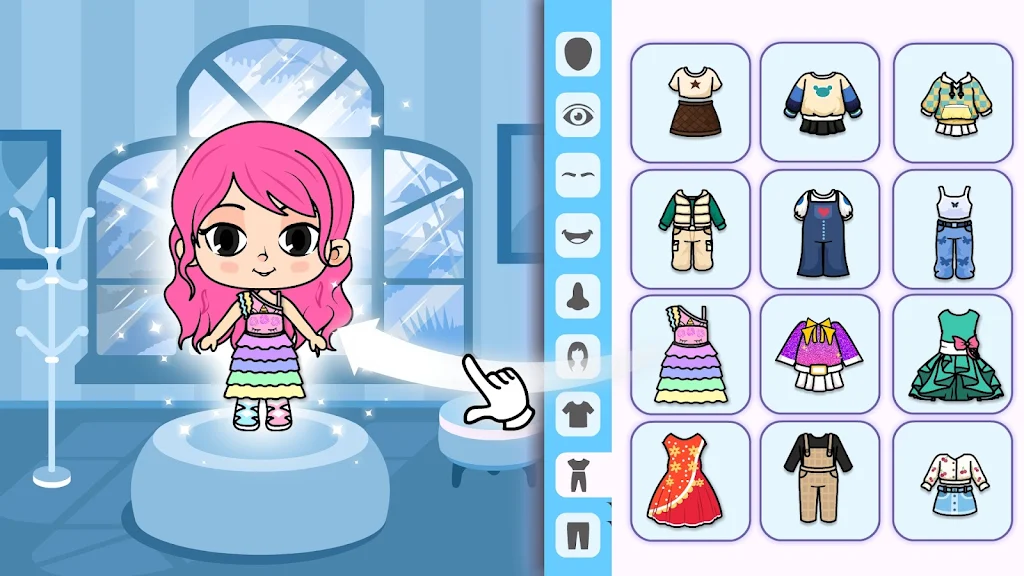Screen dimensions: 1024x576
Task: Equip the red floral dress
Action: (690, 481)
